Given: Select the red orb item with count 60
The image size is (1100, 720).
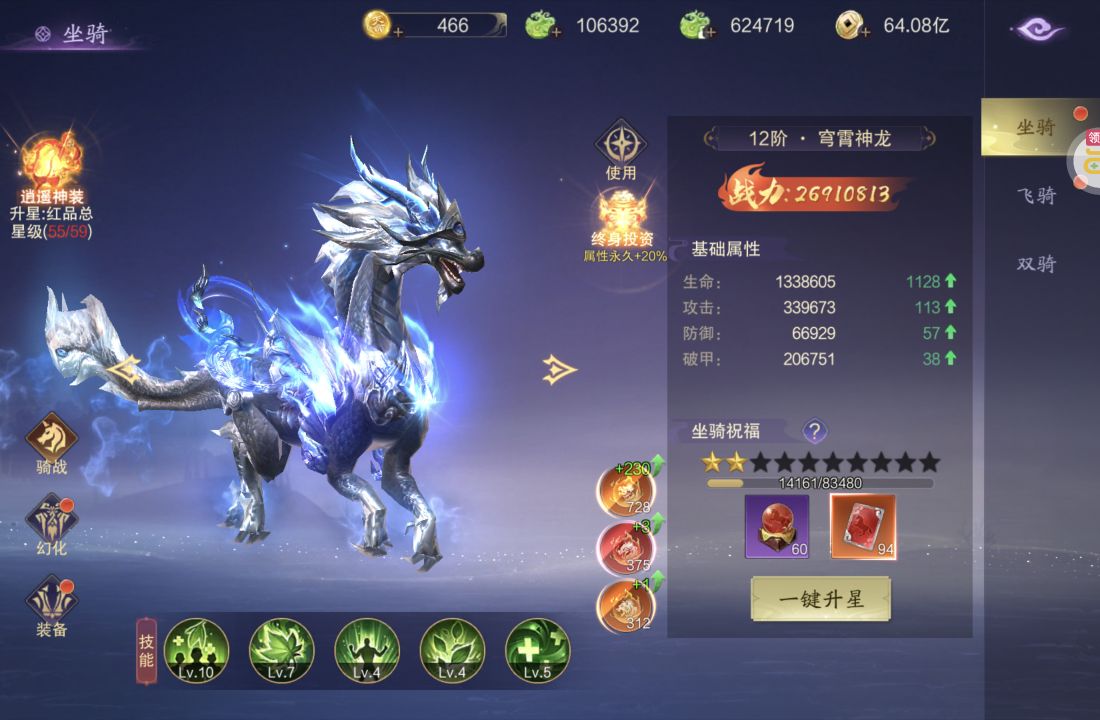Looking at the screenshot, I should point(777,526).
